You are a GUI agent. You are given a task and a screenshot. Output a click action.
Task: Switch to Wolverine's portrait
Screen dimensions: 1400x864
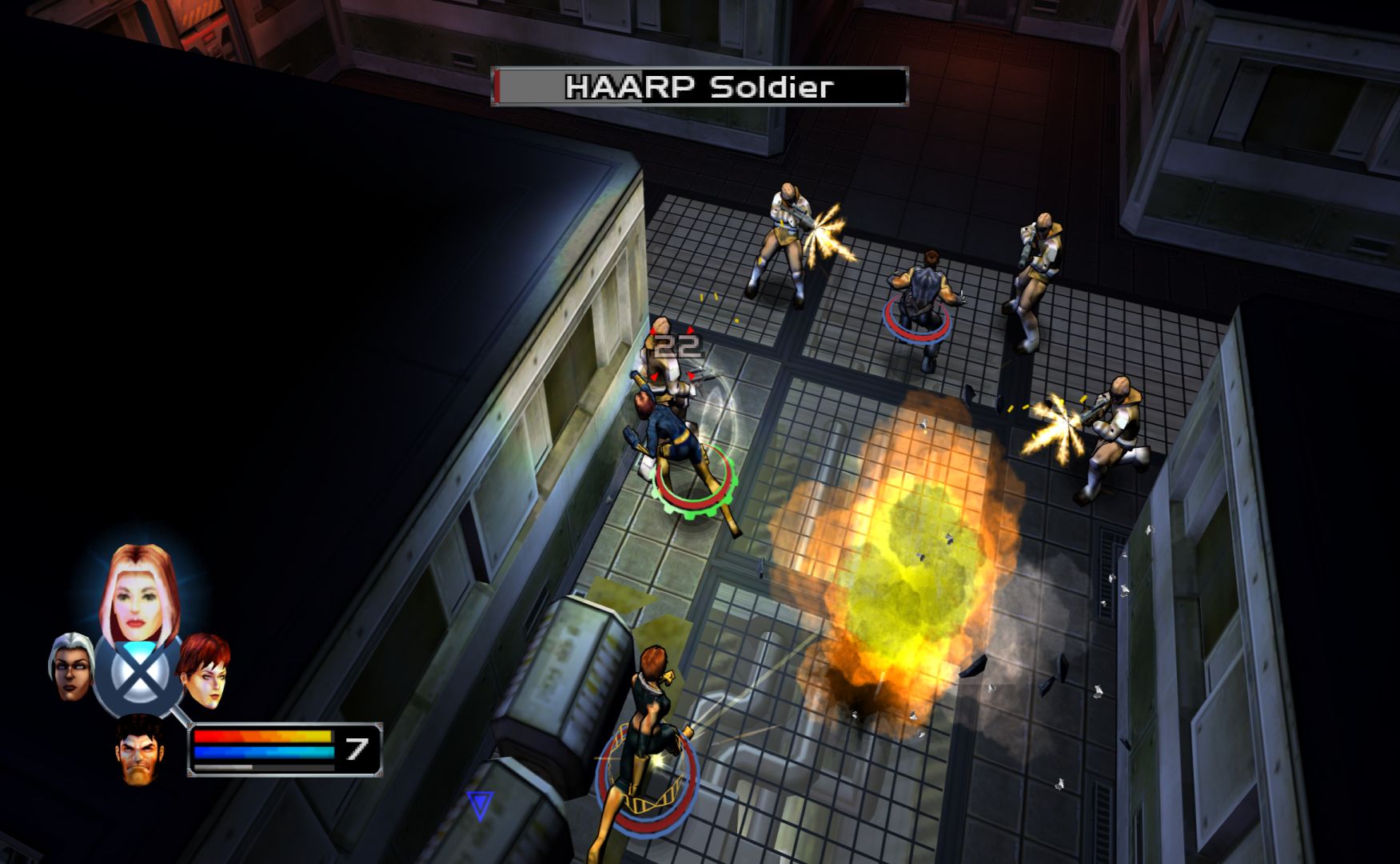(142, 750)
